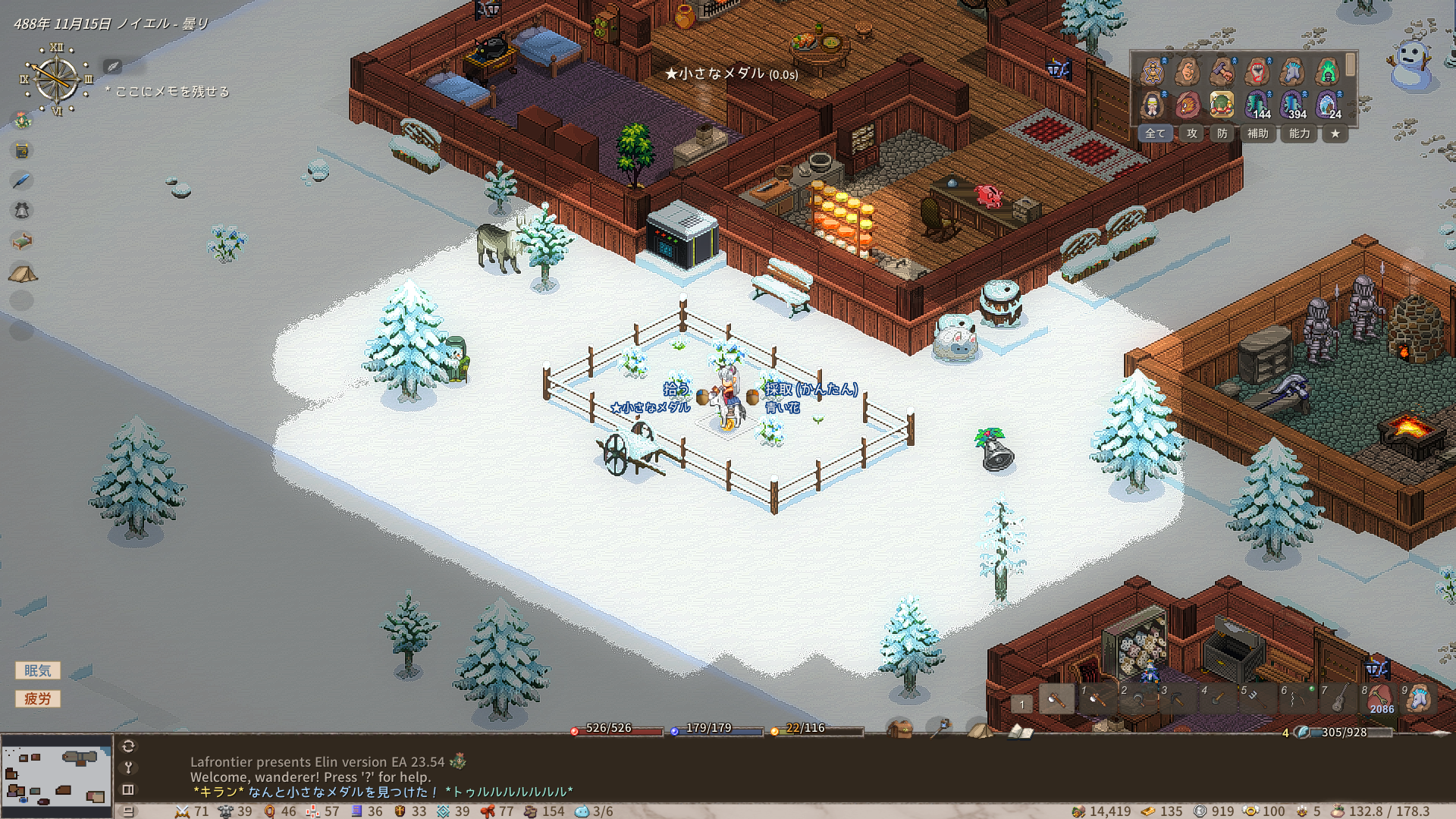Equip the shovel in hotbar slot 4
The height and width of the screenshot is (819, 1456).
(x=1217, y=698)
